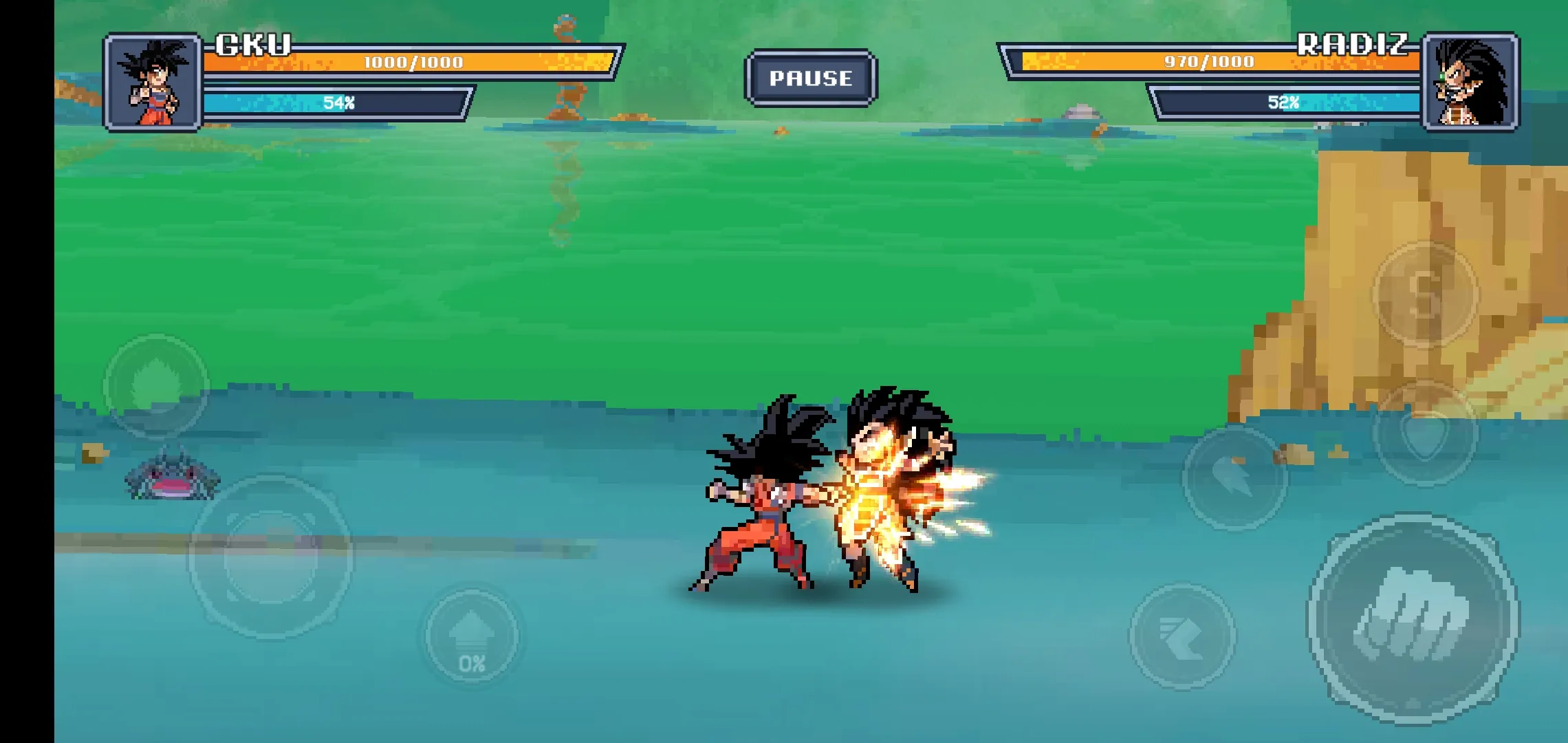This screenshot has height=743, width=1568.
Task: Trigger the S special skill button
Action: 1425,294
